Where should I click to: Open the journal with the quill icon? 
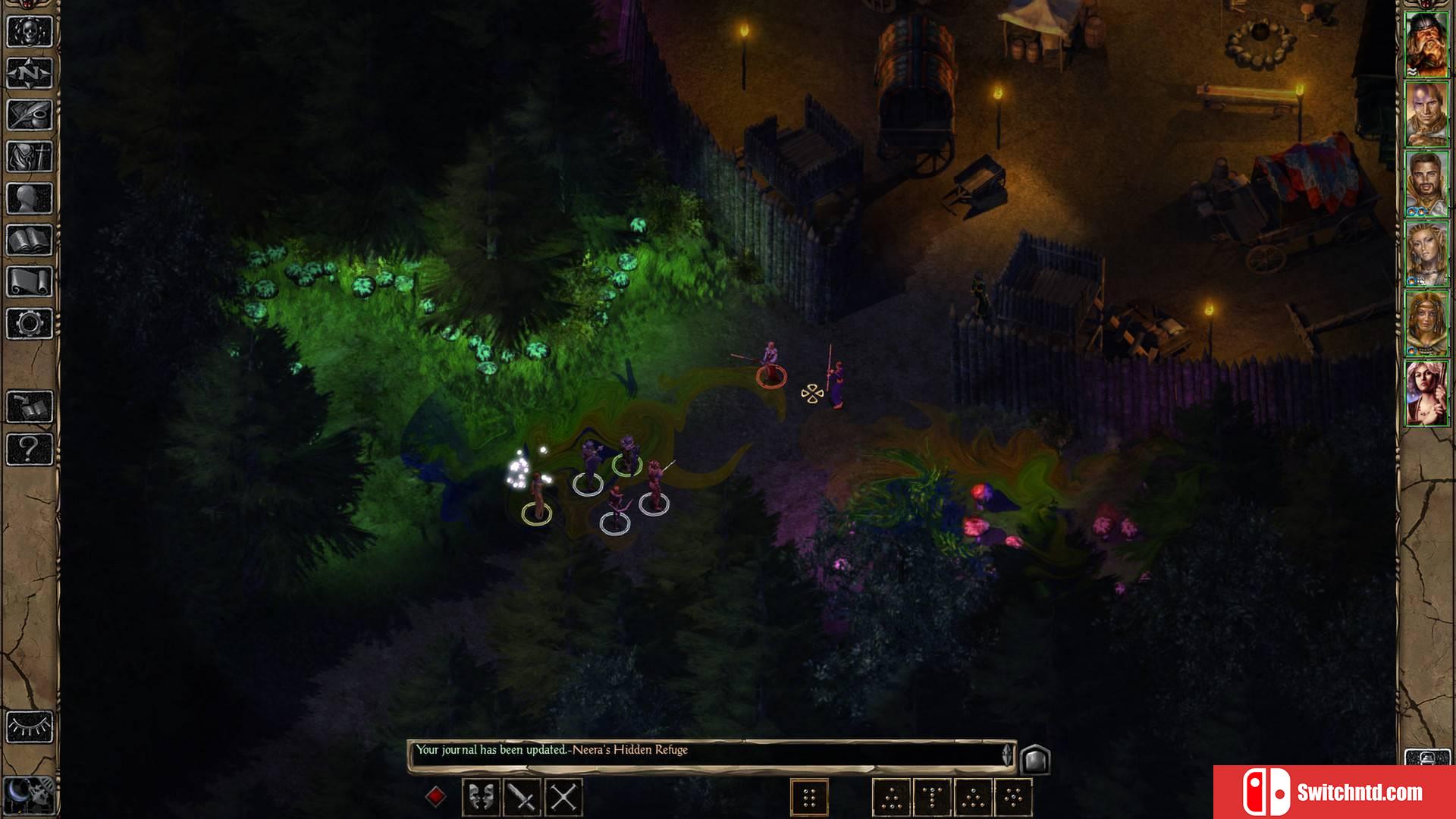30,115
